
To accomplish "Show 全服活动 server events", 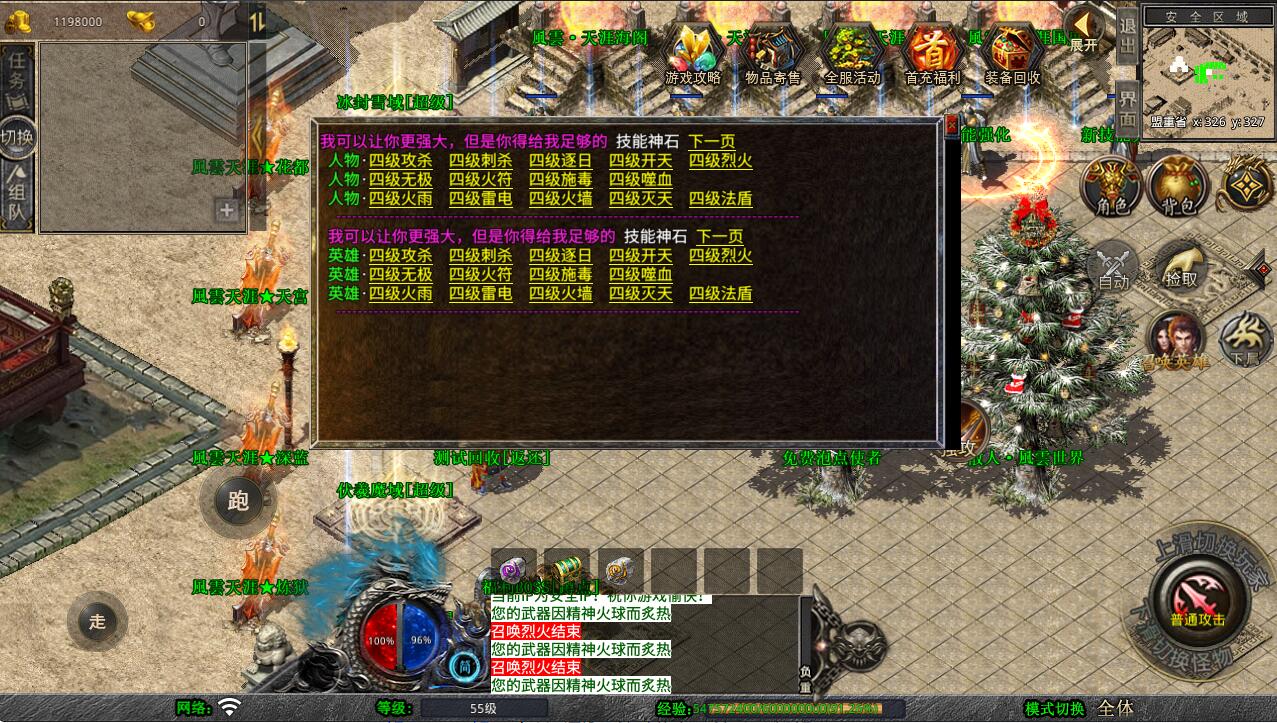I will 853,54.
